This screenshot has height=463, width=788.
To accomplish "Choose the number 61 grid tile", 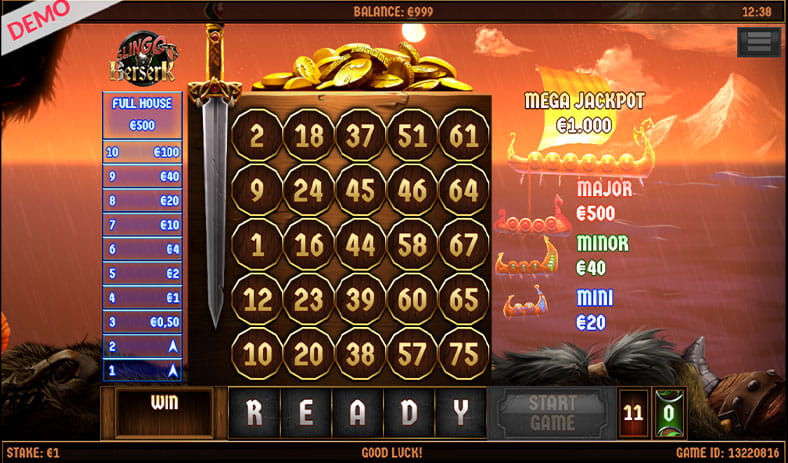I will tap(464, 136).
